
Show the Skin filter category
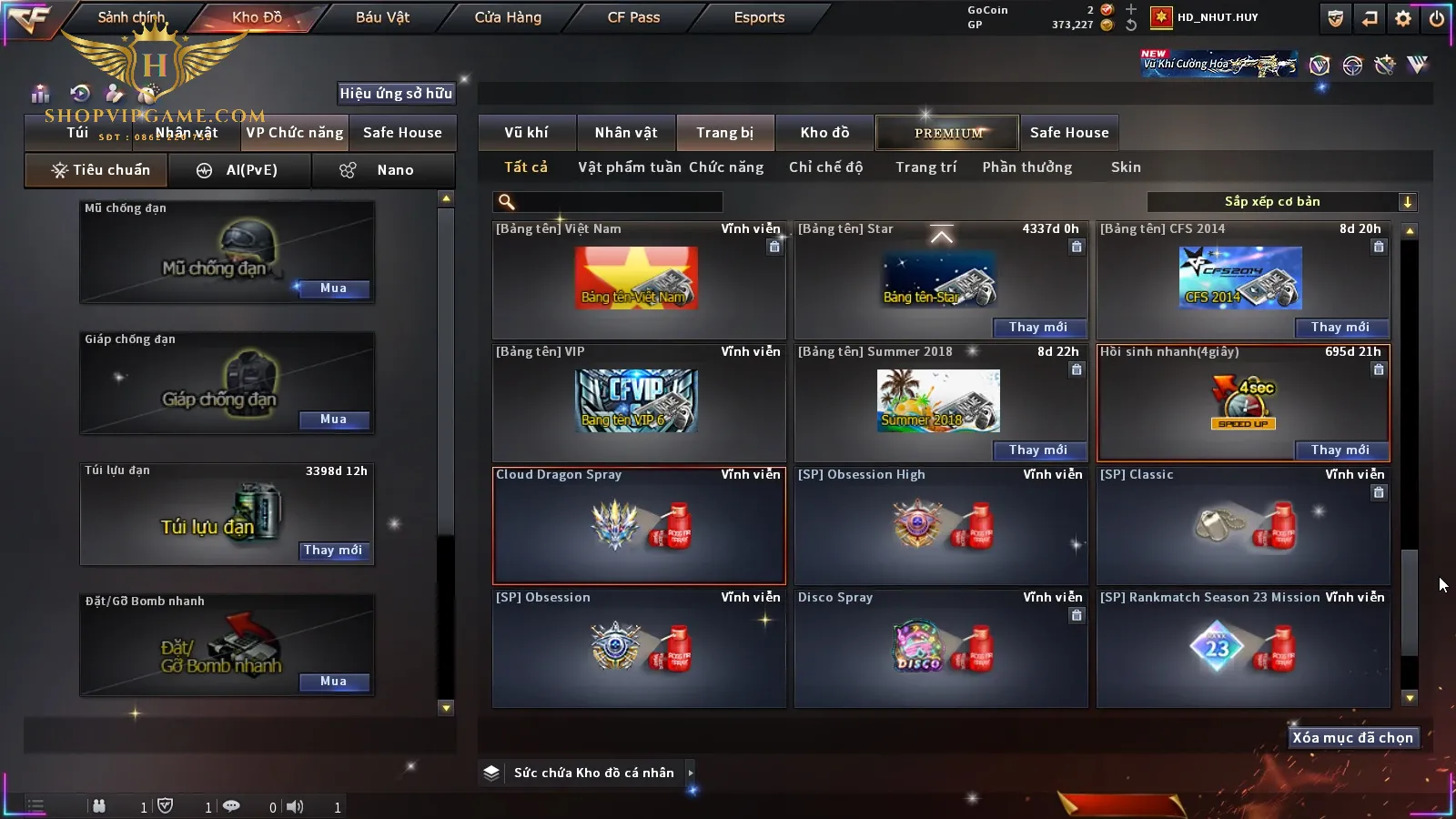[x=1126, y=167]
